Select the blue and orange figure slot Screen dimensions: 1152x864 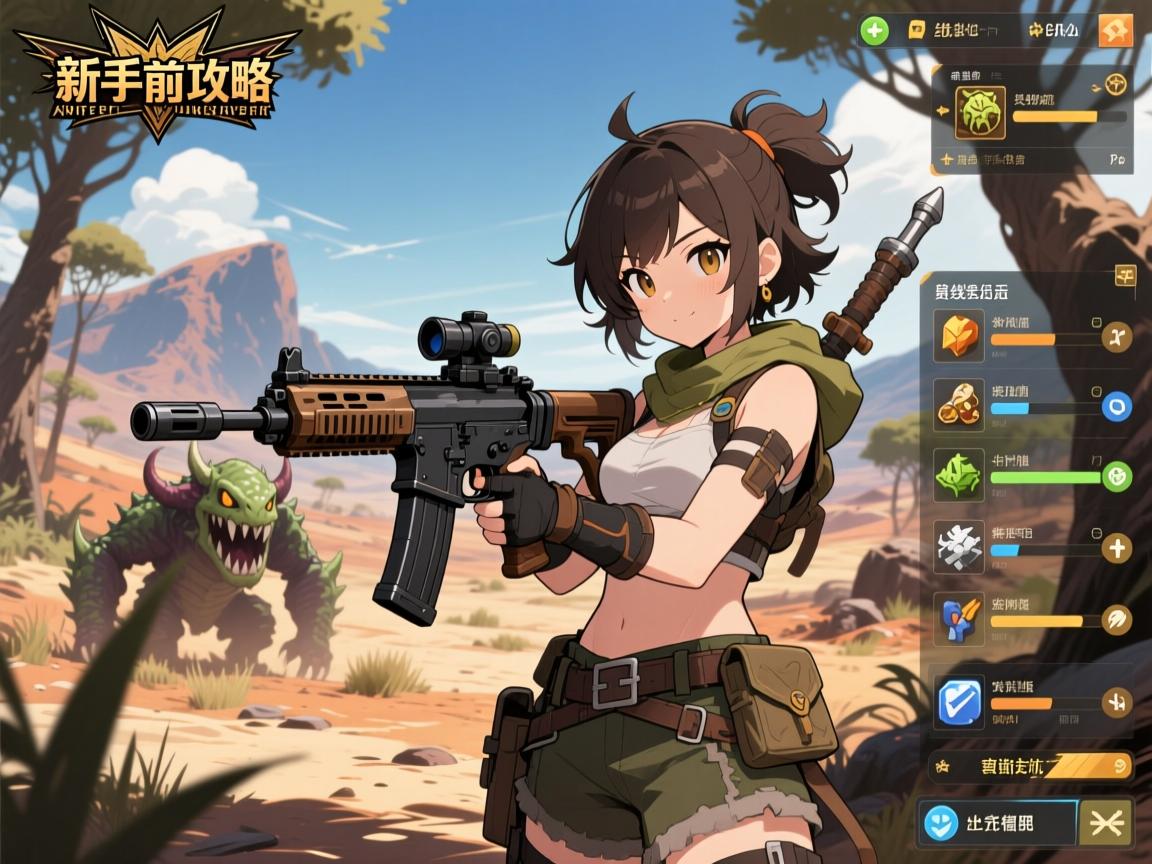point(959,618)
